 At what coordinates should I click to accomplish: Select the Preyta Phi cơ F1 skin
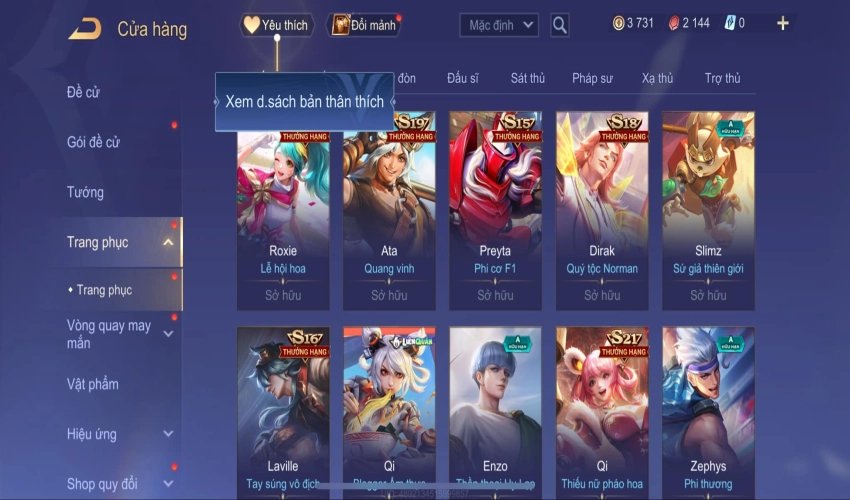(x=495, y=210)
